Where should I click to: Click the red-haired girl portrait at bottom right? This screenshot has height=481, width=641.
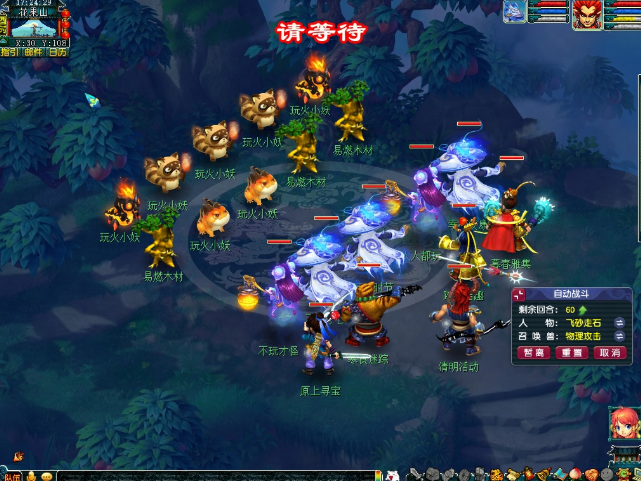tap(625, 424)
